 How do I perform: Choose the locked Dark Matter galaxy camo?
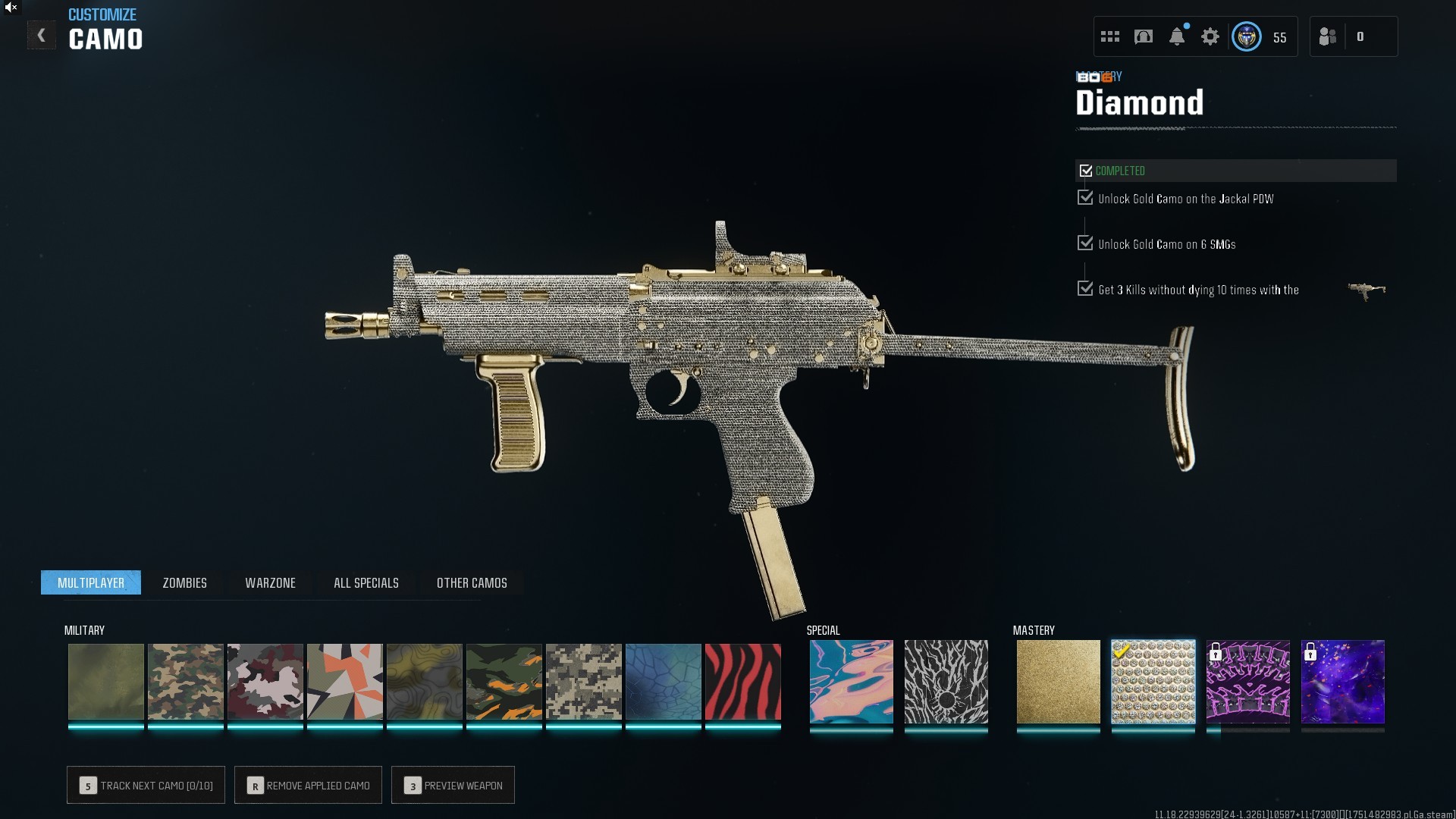coord(1342,682)
